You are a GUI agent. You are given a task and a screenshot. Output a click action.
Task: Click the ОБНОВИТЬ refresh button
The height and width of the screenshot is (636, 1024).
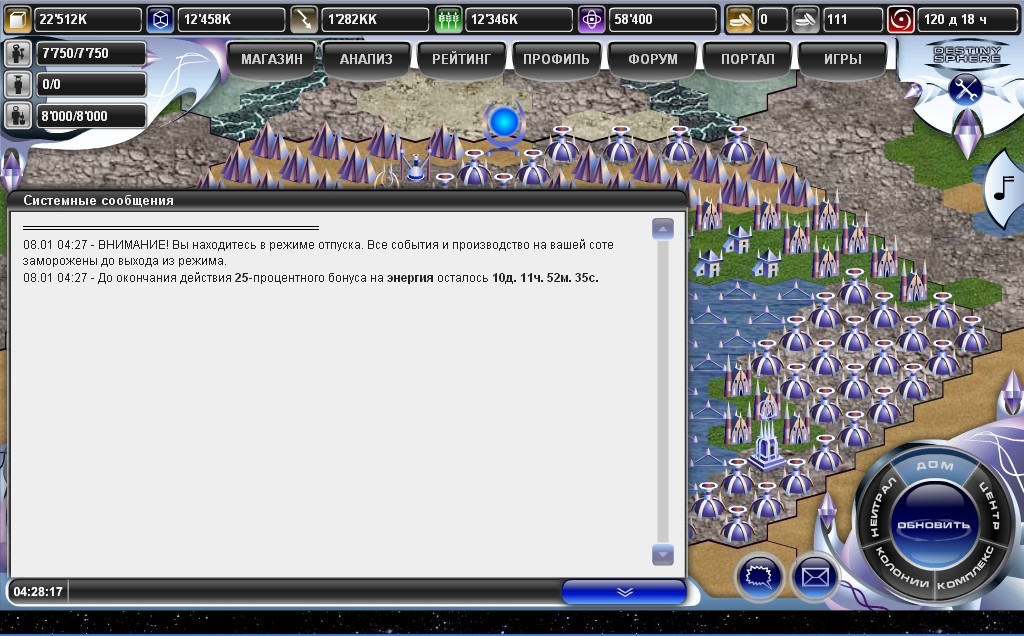point(933,525)
